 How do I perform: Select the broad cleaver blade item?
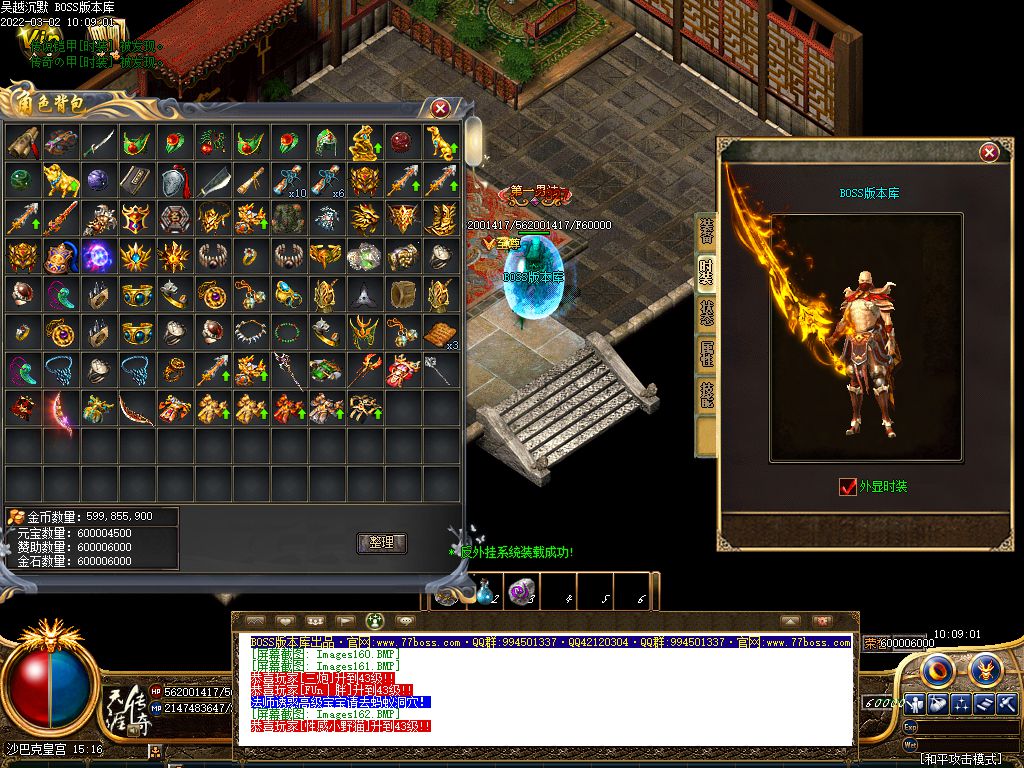pos(212,181)
